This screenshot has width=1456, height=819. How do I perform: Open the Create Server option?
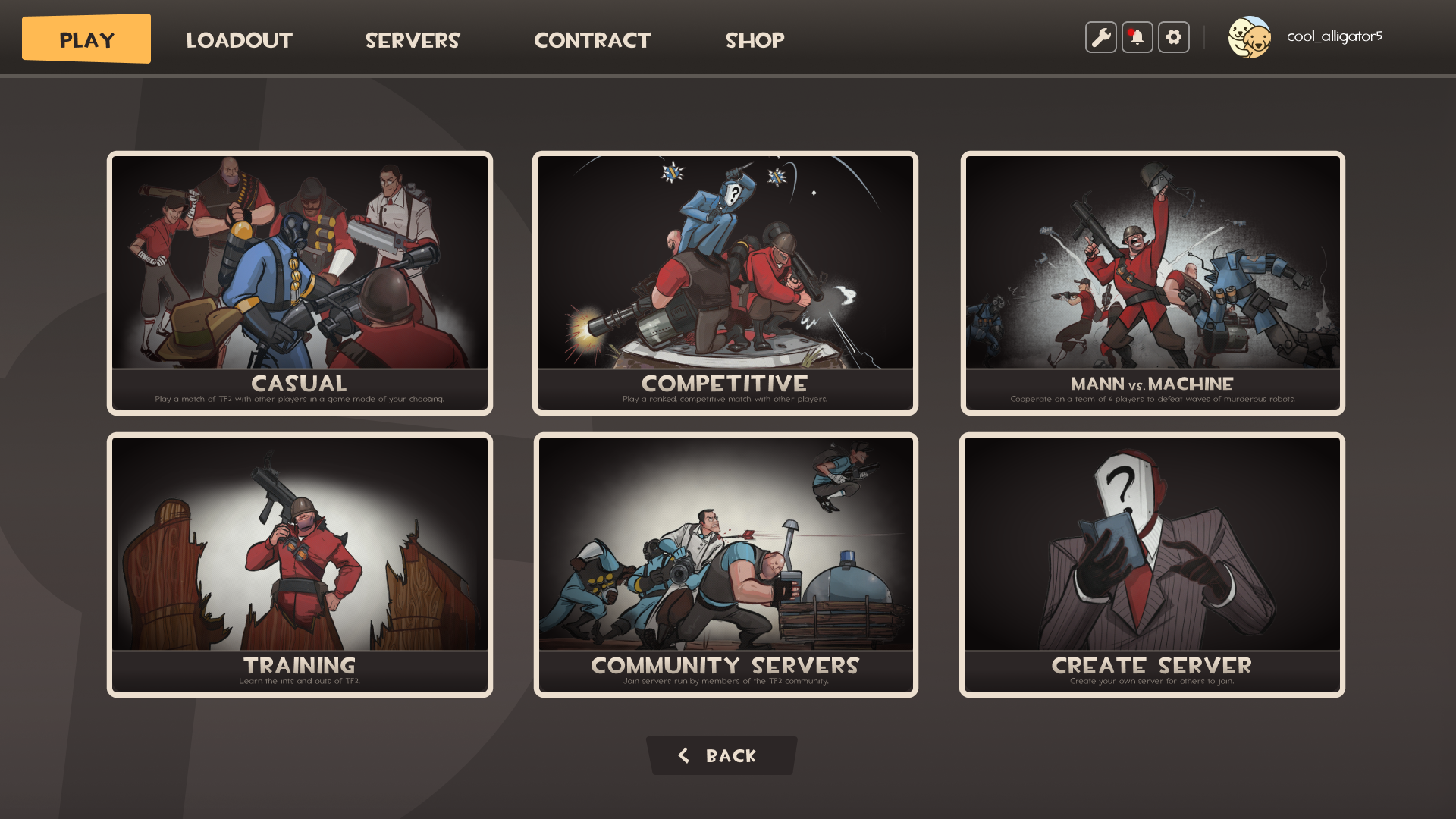click(1151, 564)
